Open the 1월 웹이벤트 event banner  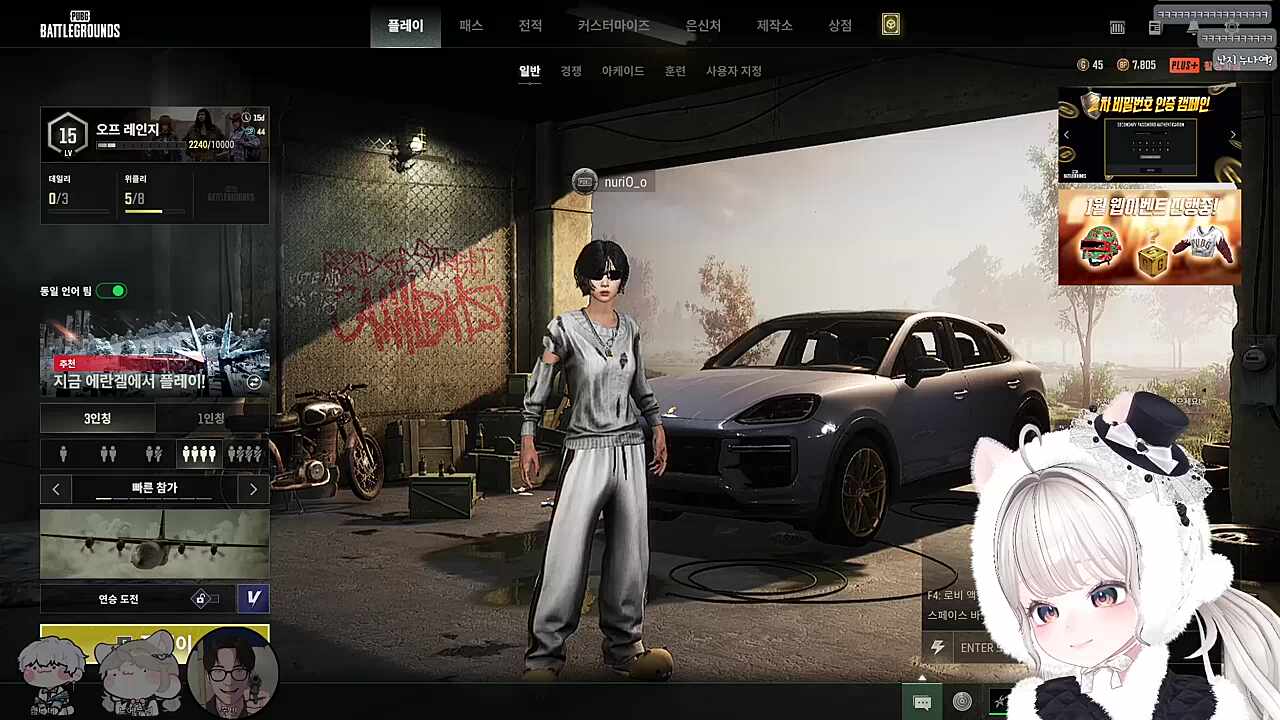[x=1149, y=237]
